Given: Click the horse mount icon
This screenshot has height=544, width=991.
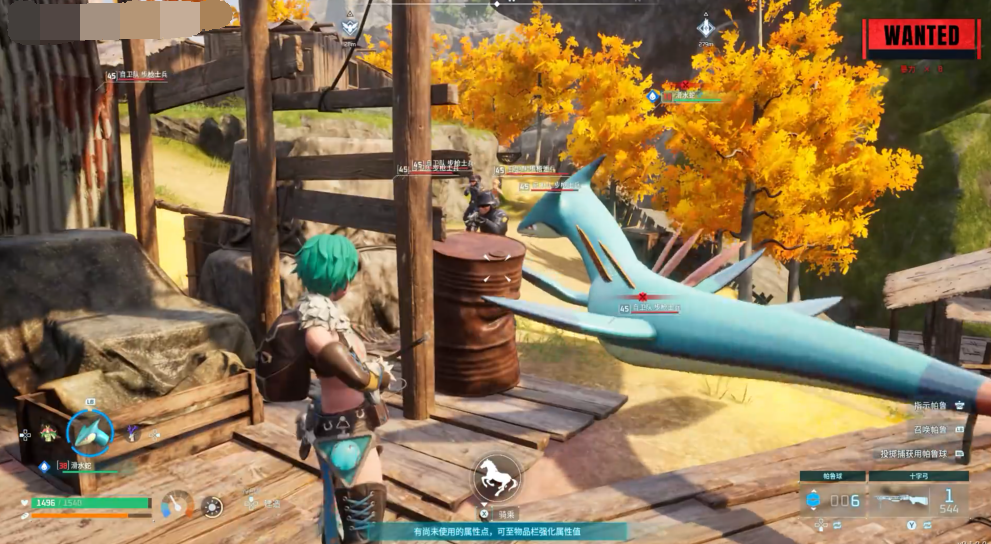Looking at the screenshot, I should (497, 477).
